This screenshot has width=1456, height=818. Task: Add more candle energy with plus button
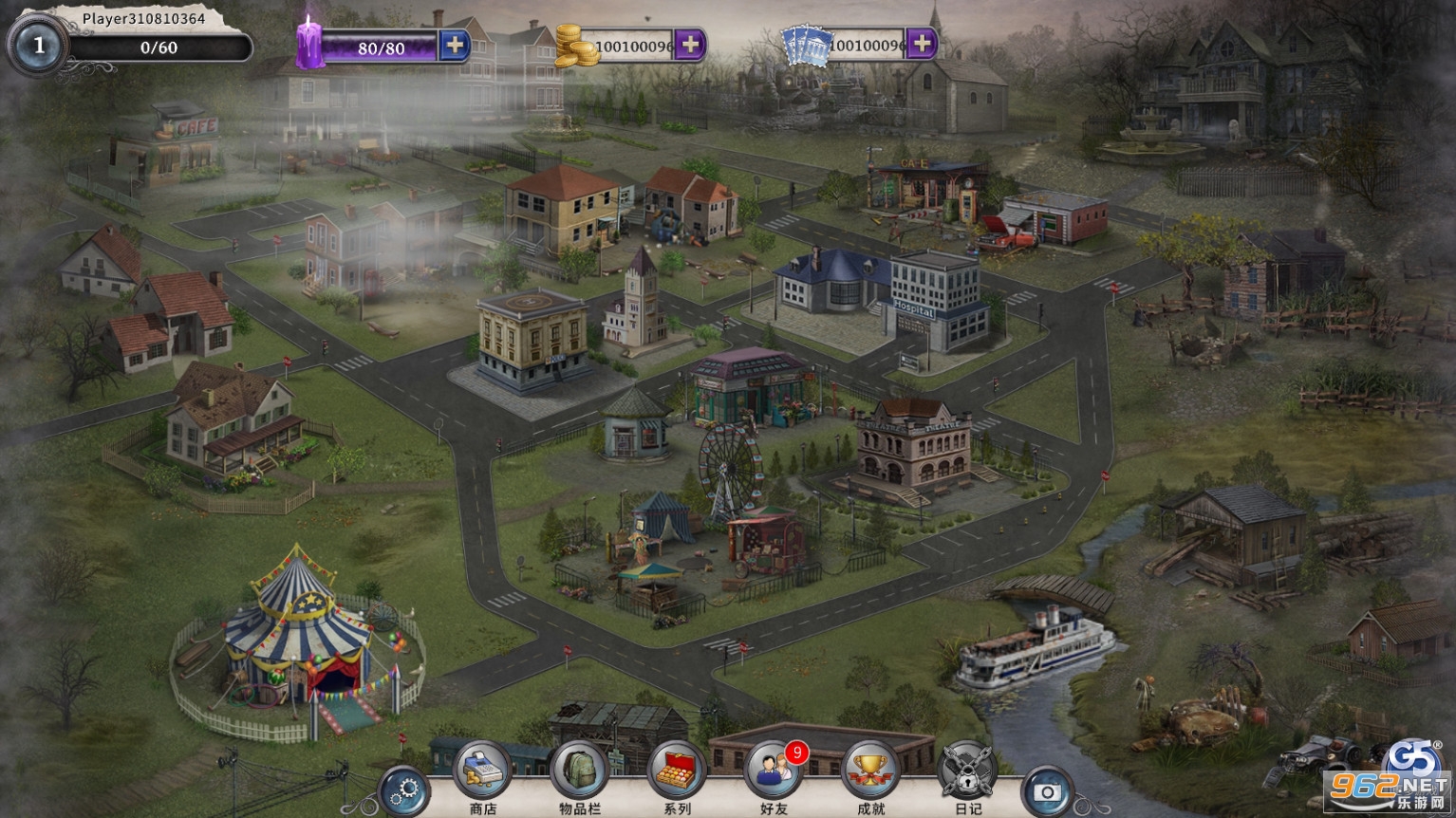click(455, 46)
